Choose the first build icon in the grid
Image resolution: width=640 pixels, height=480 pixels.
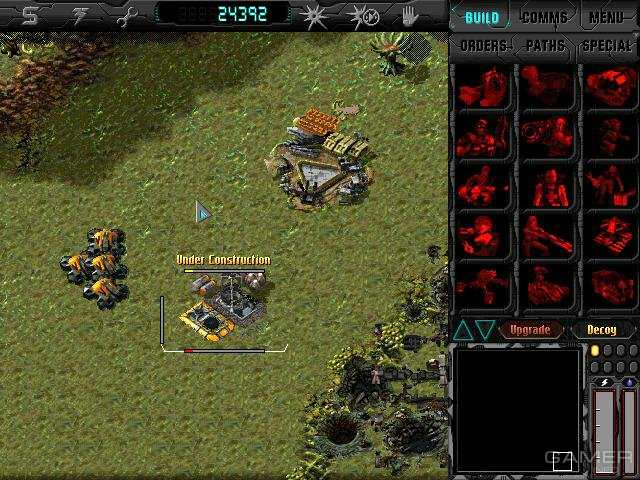482,87
